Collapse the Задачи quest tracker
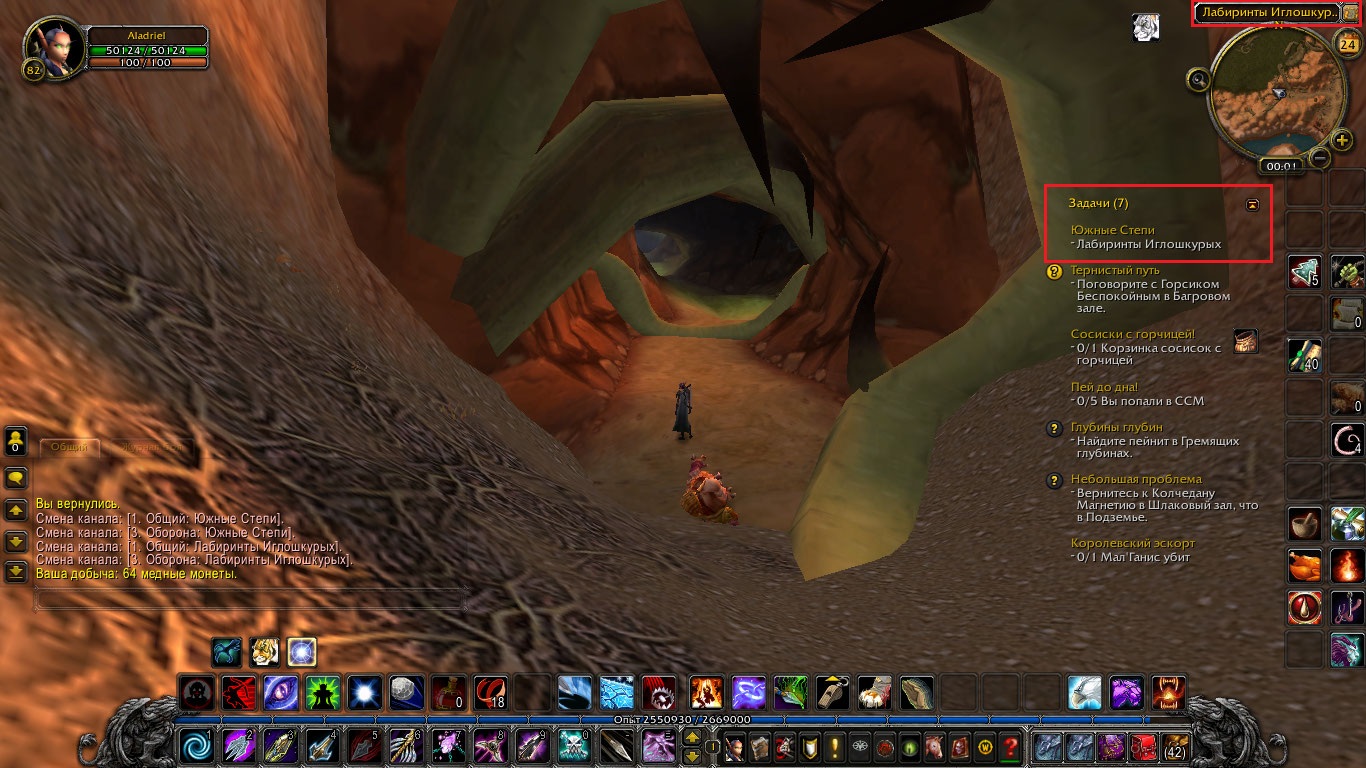The width and height of the screenshot is (1366, 768). (1252, 204)
